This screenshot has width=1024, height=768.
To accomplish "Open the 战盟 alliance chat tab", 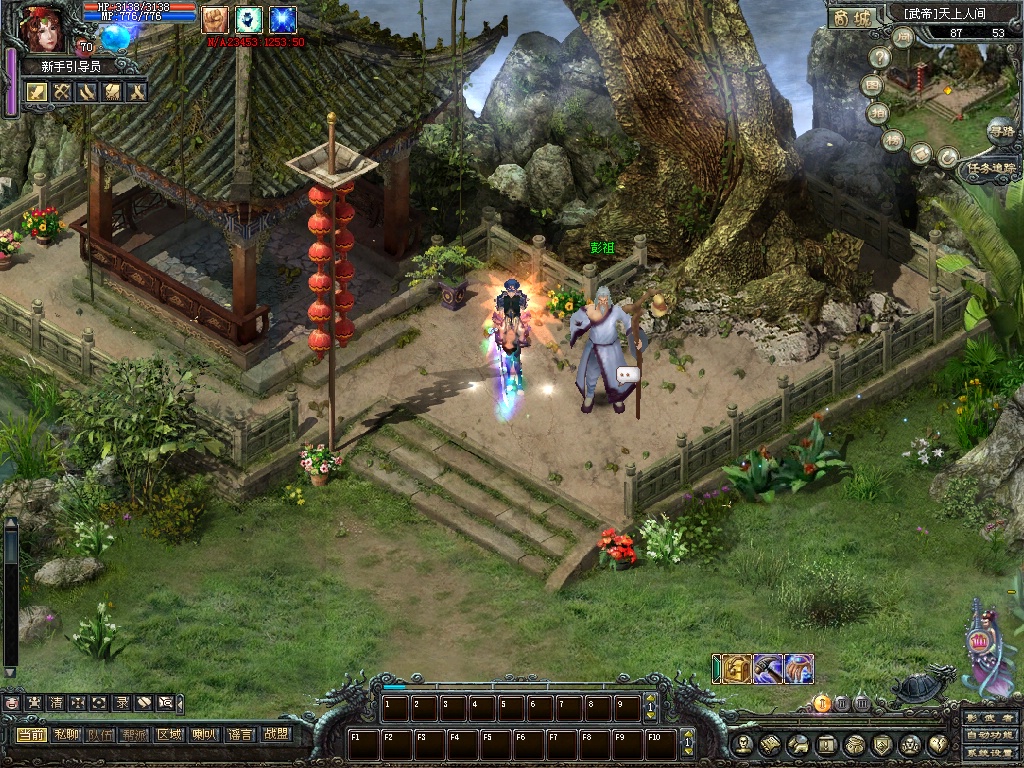I will [276, 734].
